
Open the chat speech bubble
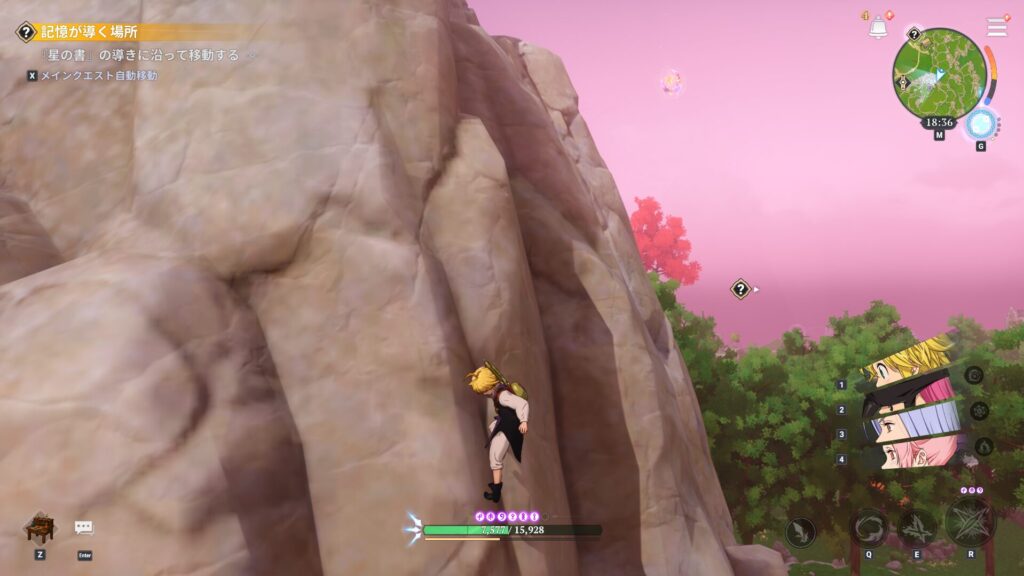click(x=84, y=527)
